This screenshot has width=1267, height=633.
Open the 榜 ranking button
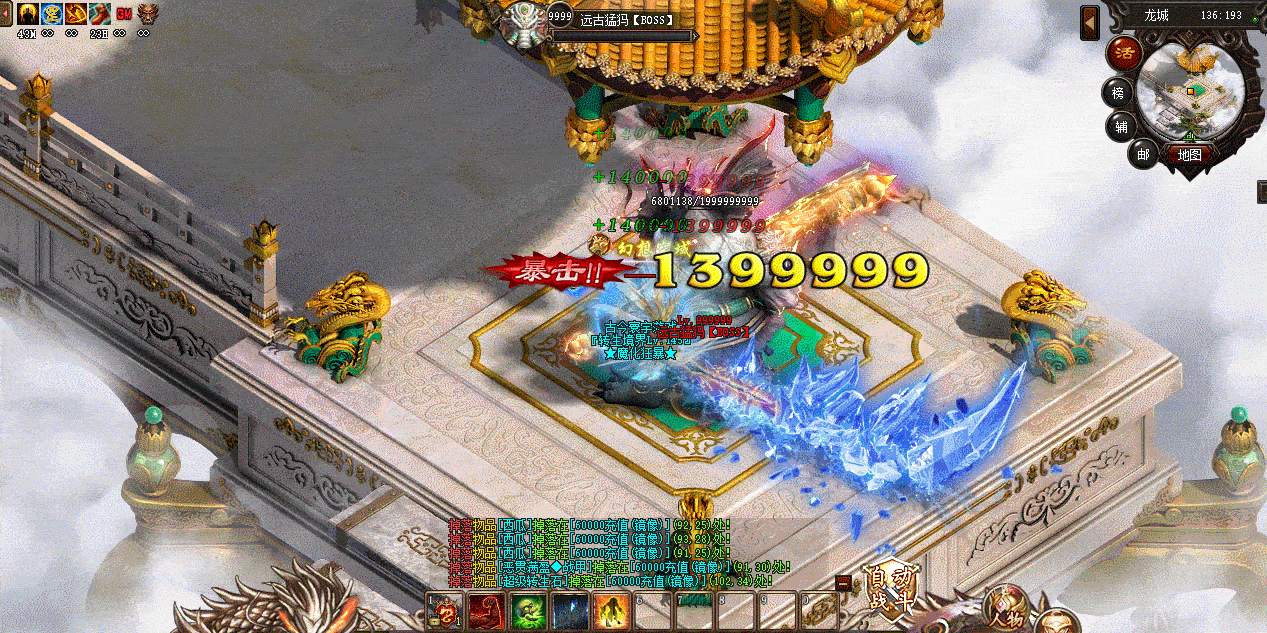1118,93
